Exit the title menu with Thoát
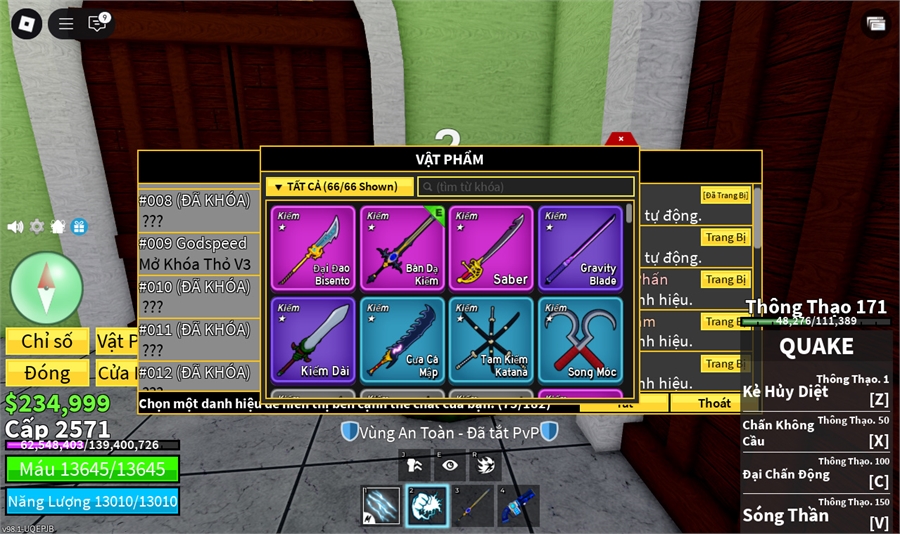The height and width of the screenshot is (534, 900). point(714,404)
